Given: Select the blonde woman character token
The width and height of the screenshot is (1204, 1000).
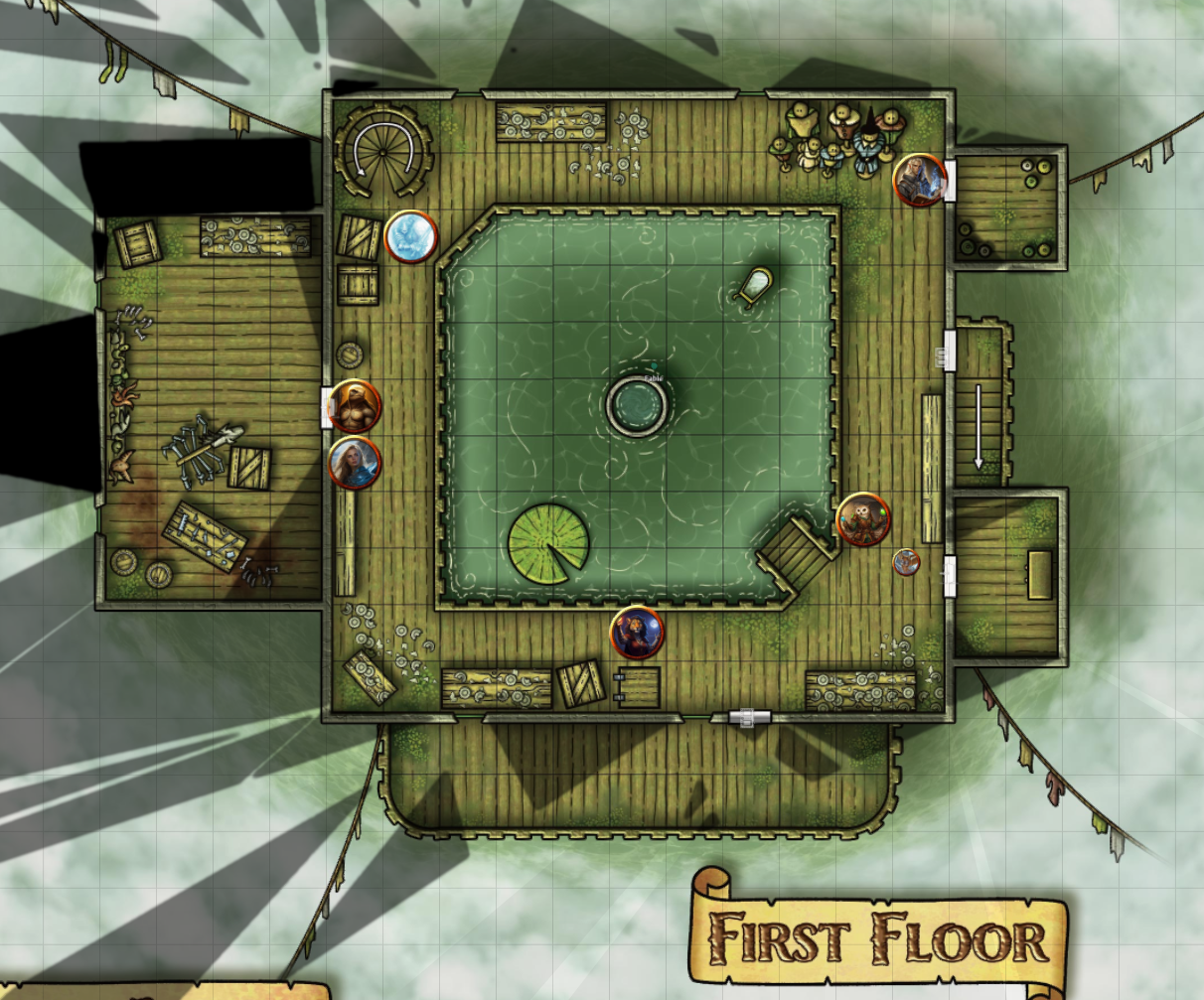Looking at the screenshot, I should [355, 463].
